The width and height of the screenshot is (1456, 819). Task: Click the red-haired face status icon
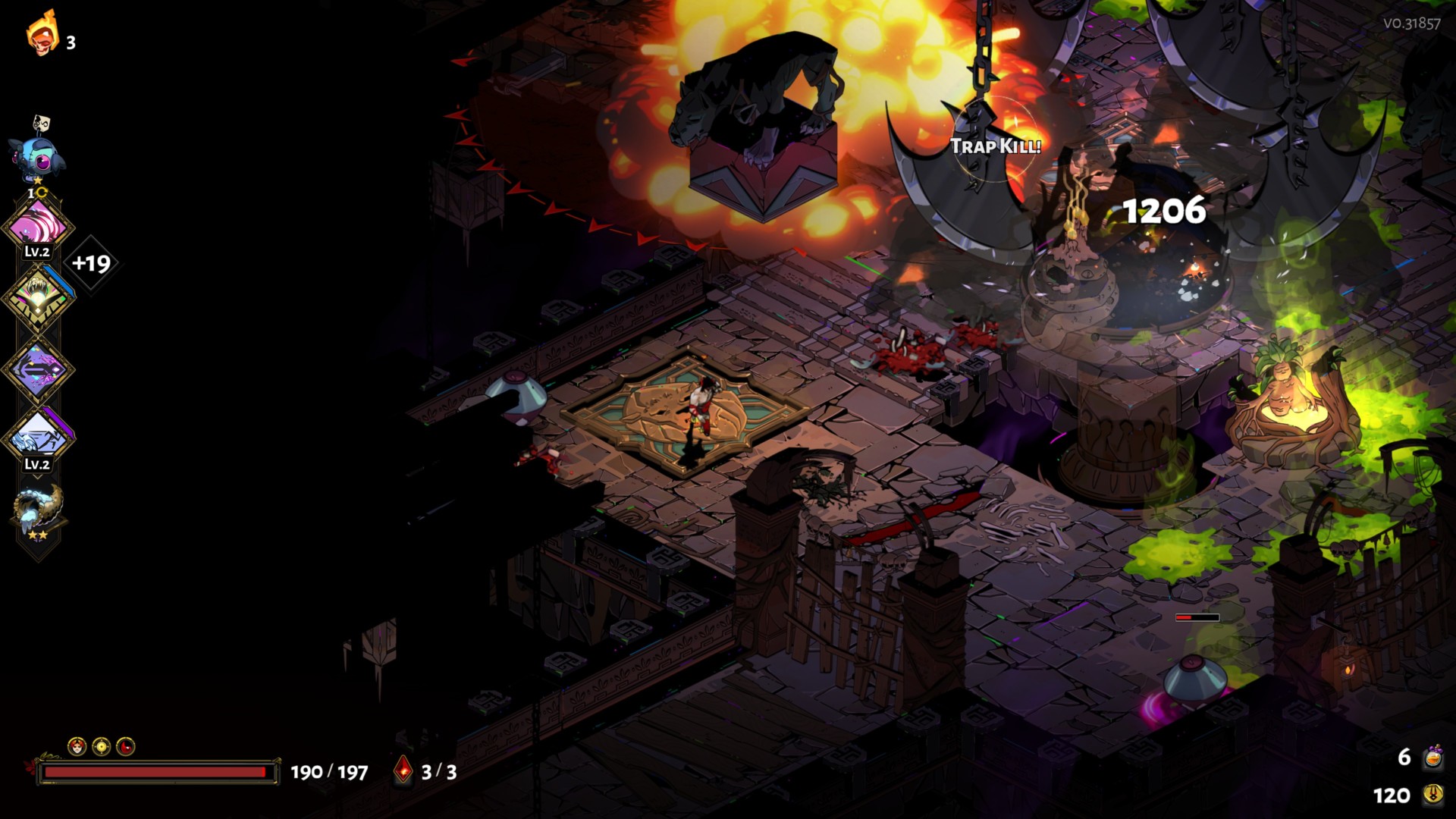[x=77, y=747]
